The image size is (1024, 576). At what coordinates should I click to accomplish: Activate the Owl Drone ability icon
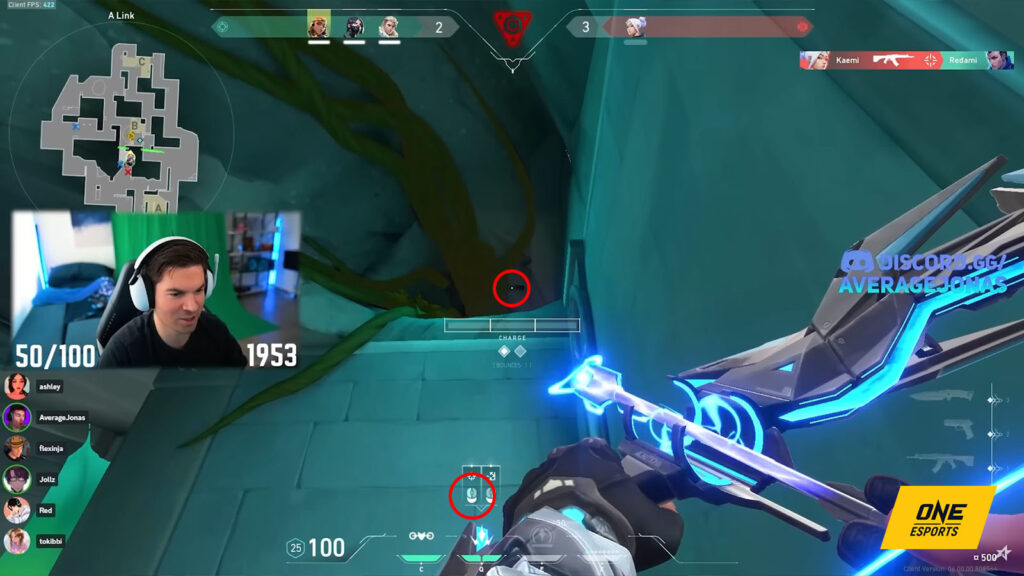(423, 536)
